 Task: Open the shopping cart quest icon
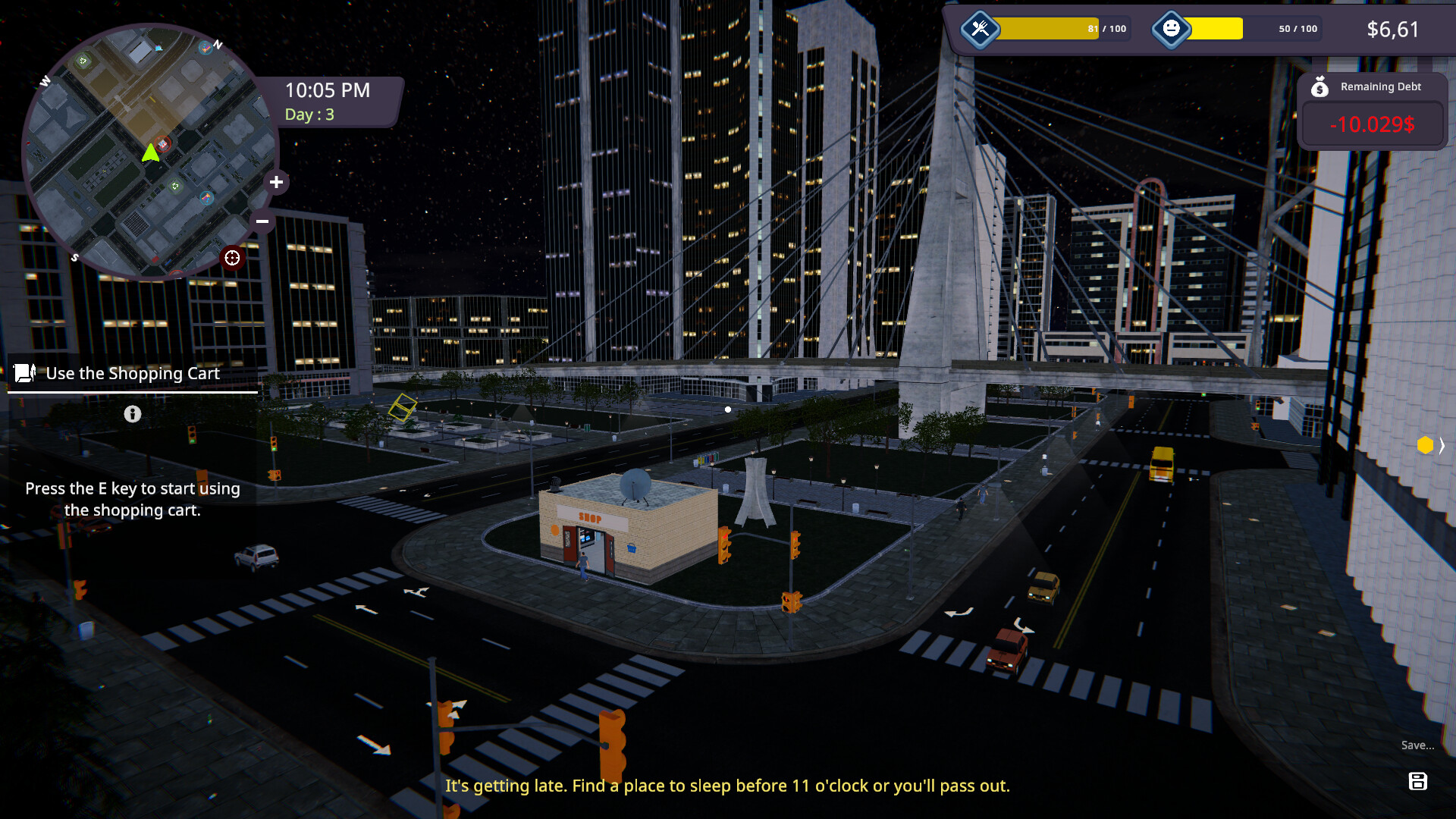pos(23,372)
